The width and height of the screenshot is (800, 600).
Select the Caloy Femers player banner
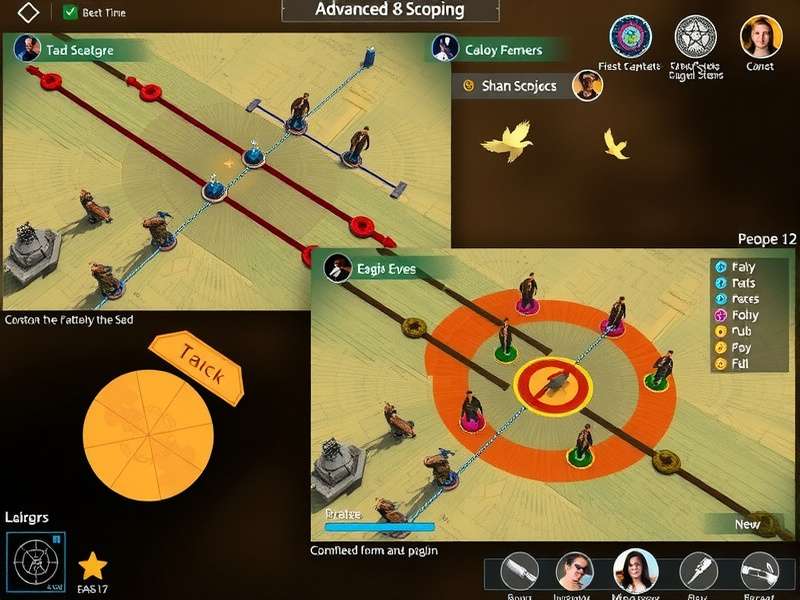click(500, 49)
